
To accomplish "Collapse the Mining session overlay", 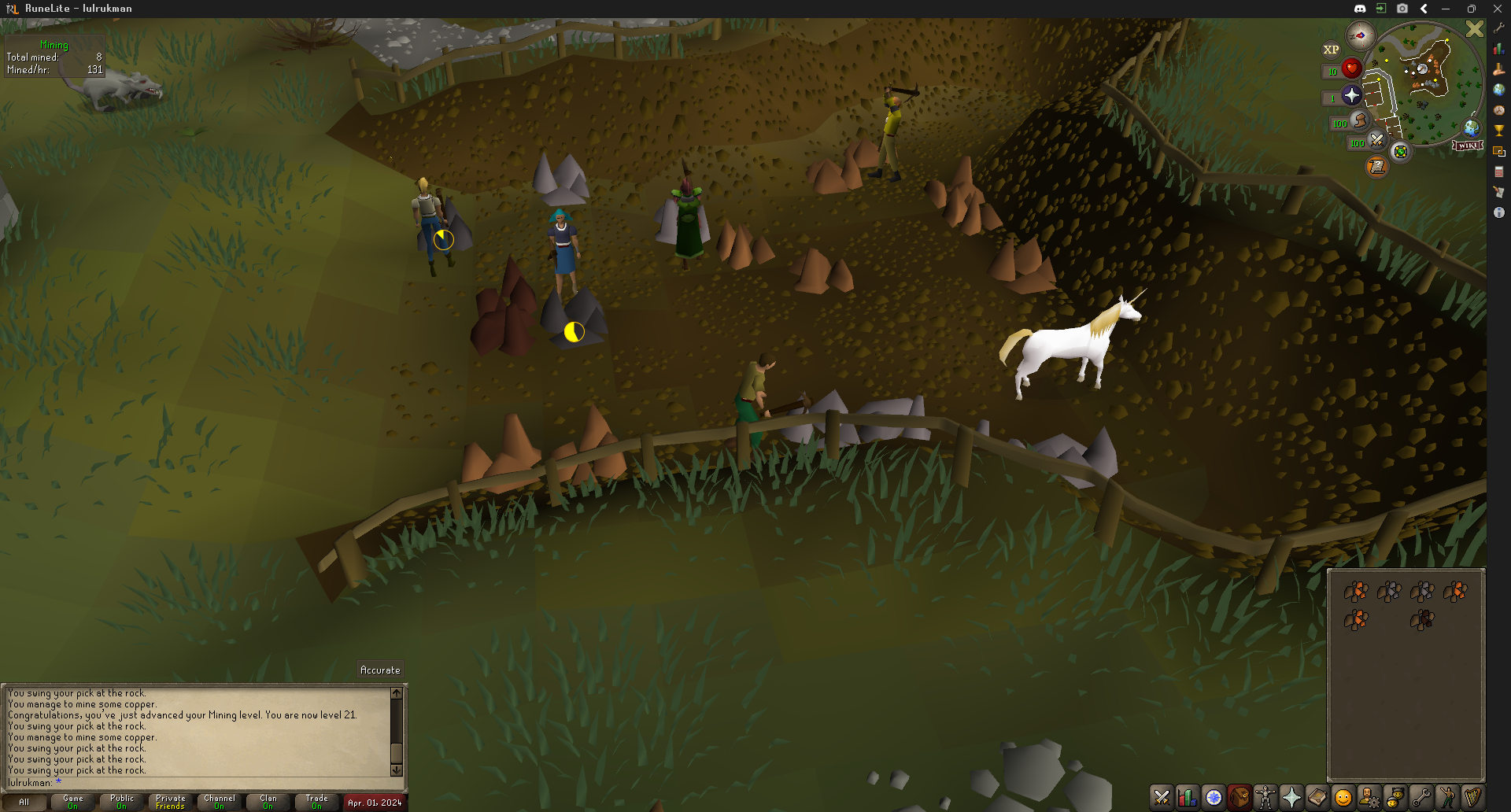I will pyautogui.click(x=54, y=44).
